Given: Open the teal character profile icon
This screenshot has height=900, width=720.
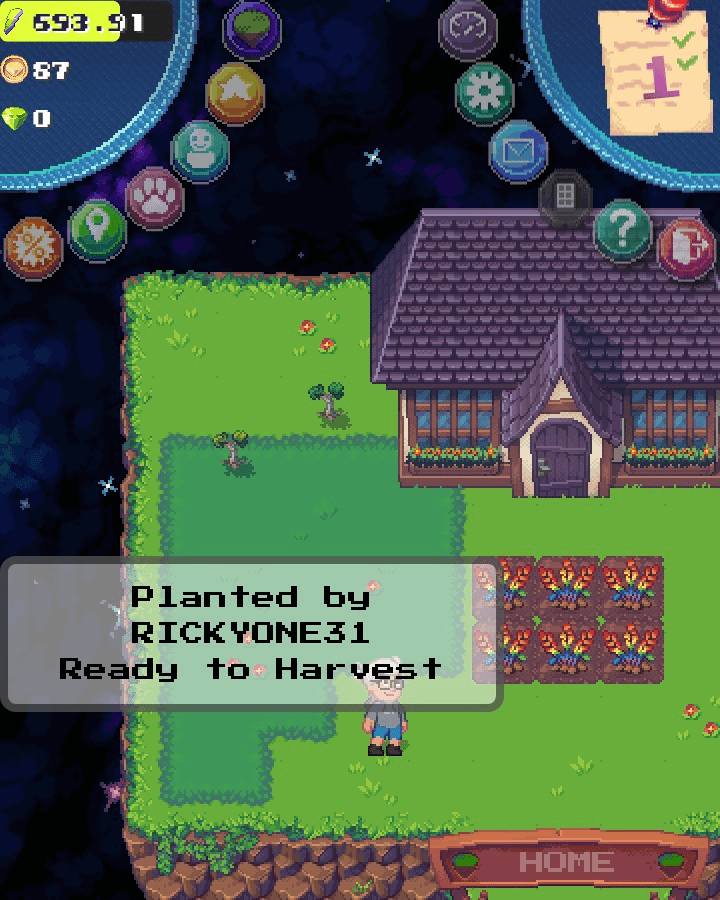Looking at the screenshot, I should [200, 150].
